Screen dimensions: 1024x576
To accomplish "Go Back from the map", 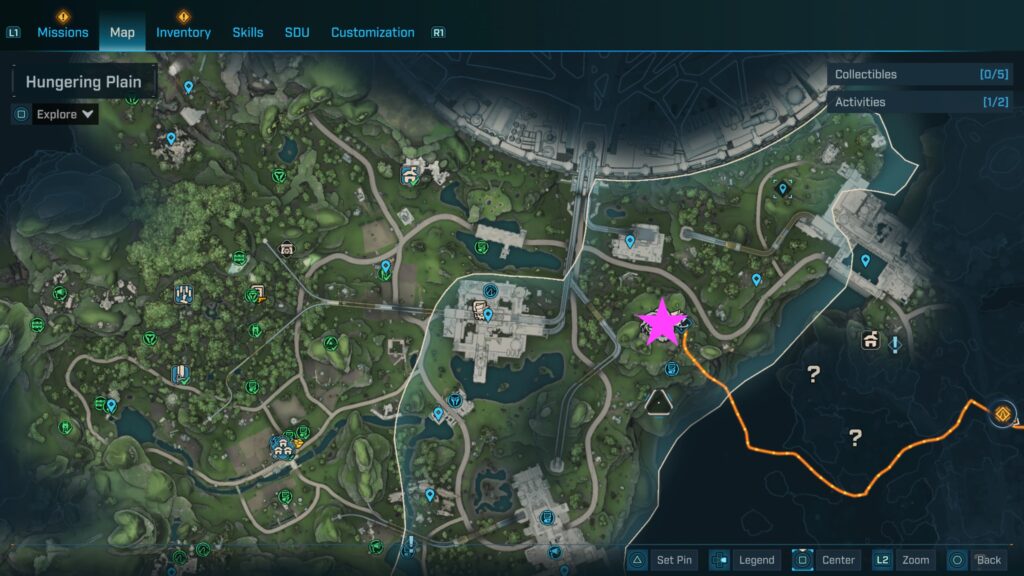I will tap(977, 560).
